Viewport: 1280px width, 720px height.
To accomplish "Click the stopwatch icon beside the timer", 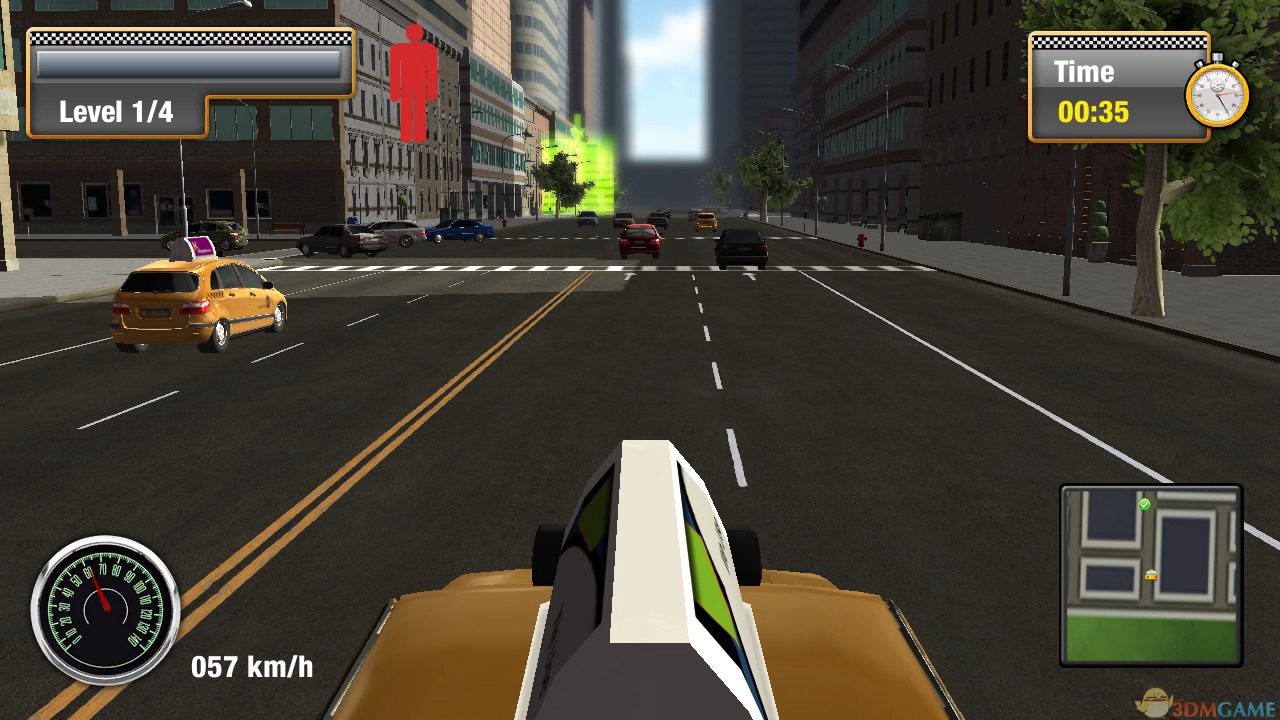I will tap(1218, 93).
